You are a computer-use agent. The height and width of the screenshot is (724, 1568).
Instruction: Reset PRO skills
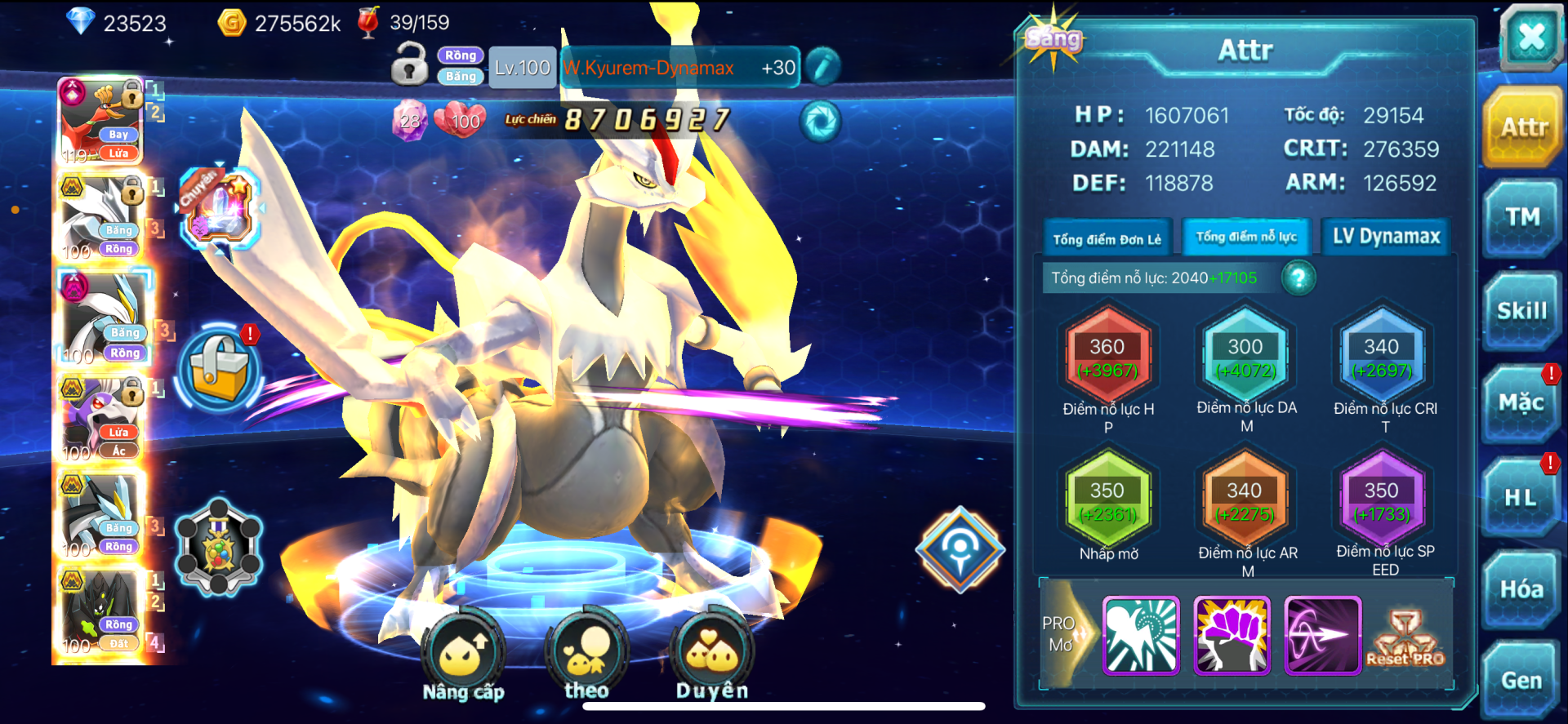(x=1405, y=638)
